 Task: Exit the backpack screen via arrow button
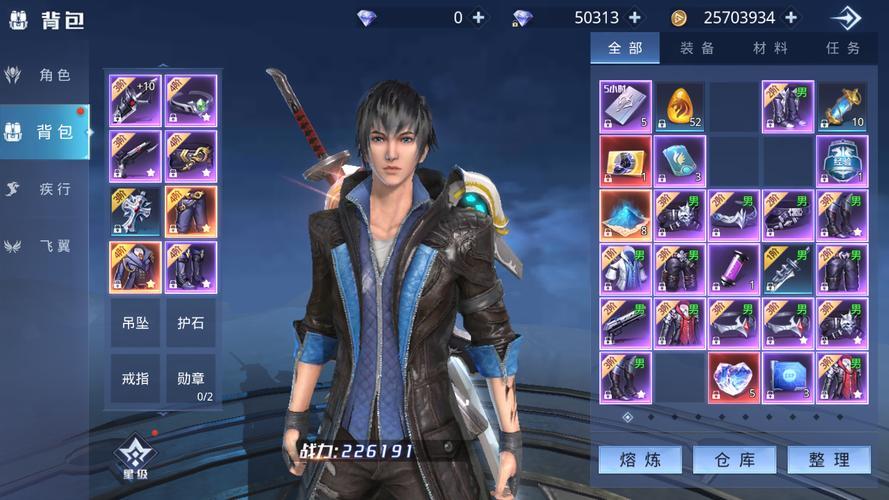click(x=845, y=18)
